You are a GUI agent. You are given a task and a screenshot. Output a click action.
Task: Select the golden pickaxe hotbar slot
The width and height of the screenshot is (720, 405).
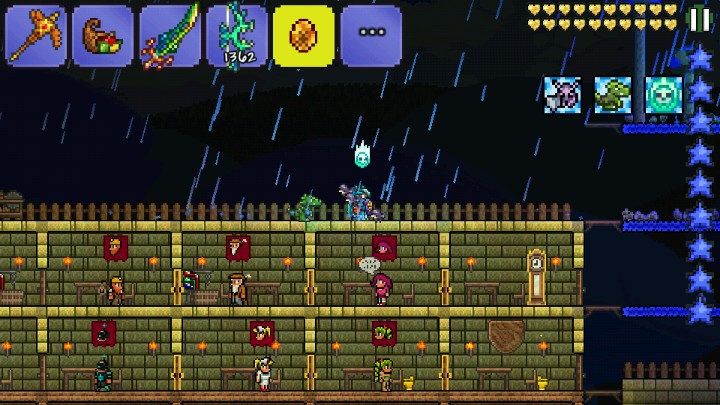point(37,36)
